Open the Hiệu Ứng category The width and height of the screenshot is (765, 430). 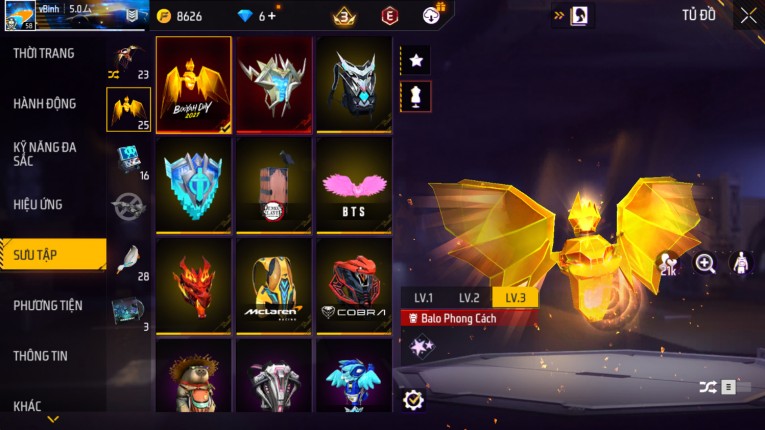38,205
